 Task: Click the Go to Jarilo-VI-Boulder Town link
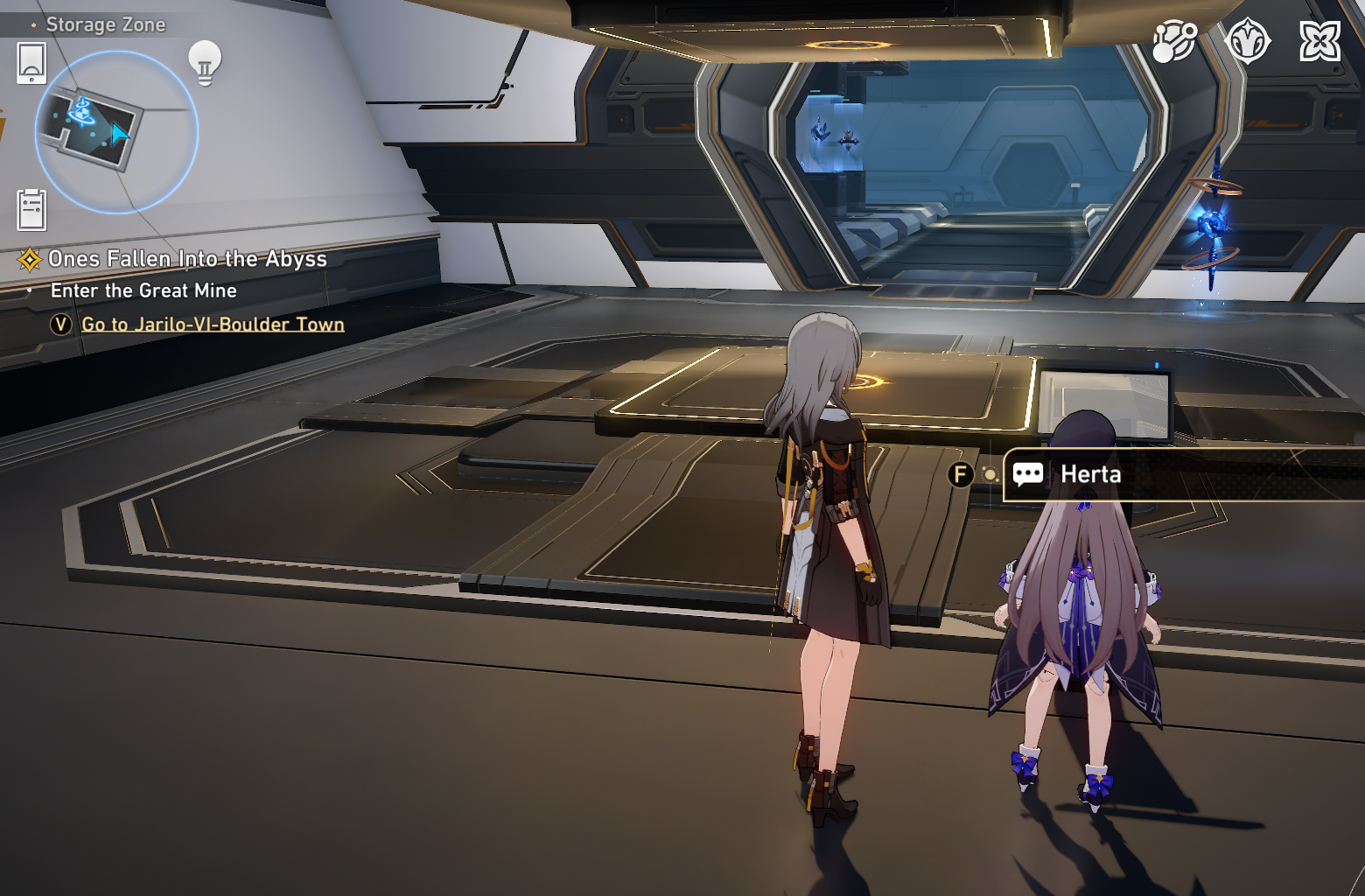(x=212, y=324)
